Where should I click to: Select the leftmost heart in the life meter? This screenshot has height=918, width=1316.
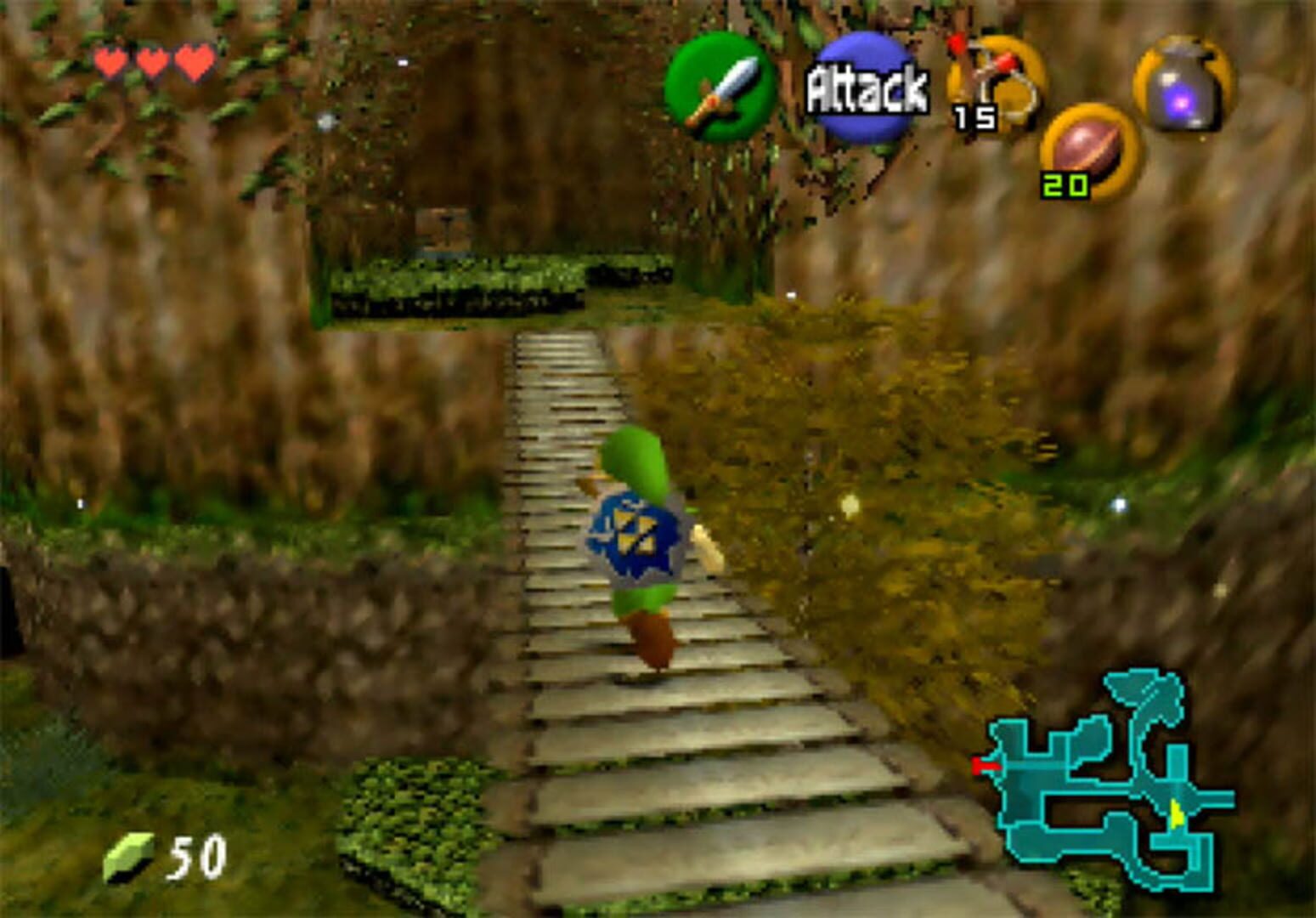(110, 59)
